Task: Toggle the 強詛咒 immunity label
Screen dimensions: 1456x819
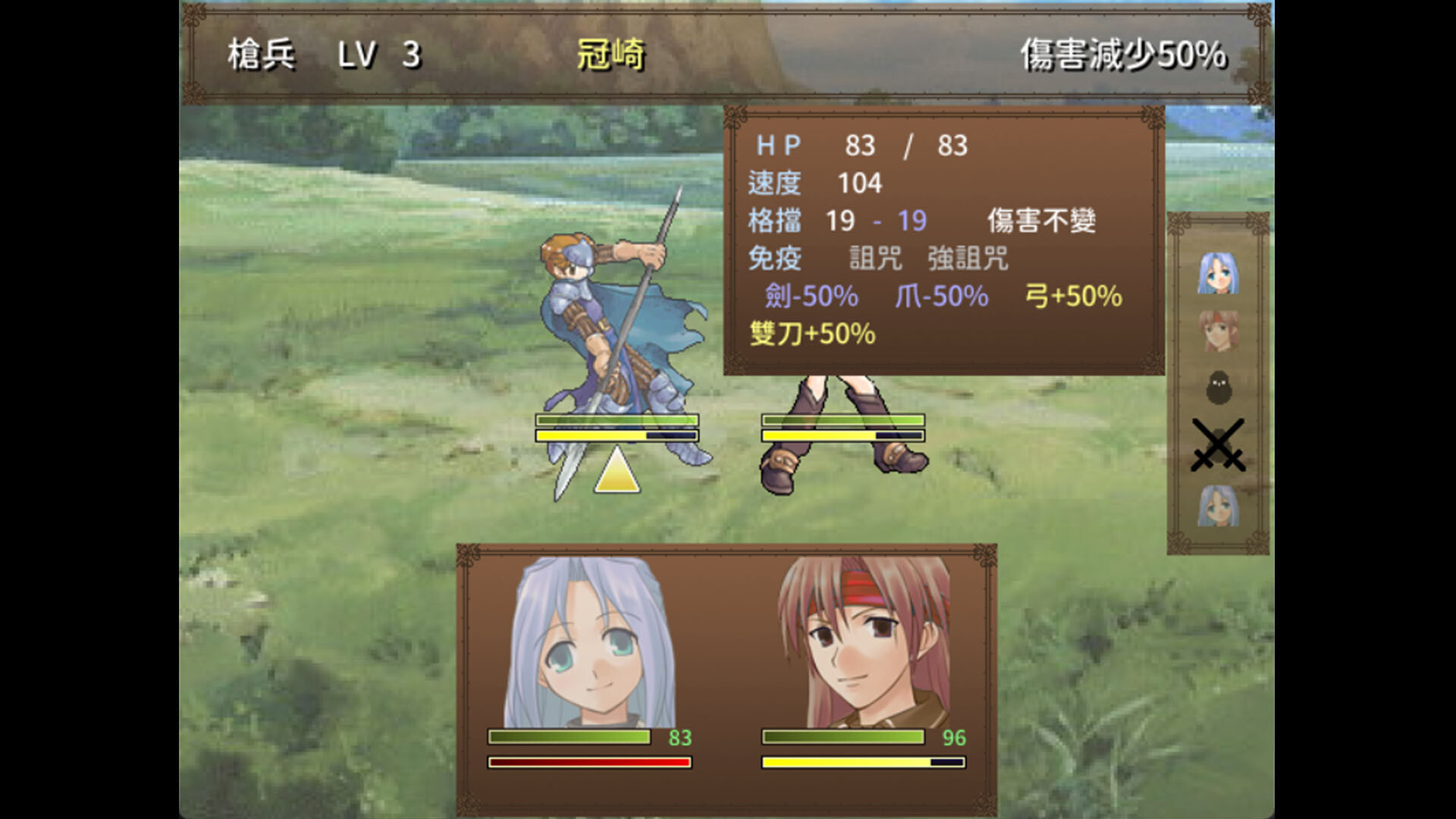Action: tap(967, 258)
